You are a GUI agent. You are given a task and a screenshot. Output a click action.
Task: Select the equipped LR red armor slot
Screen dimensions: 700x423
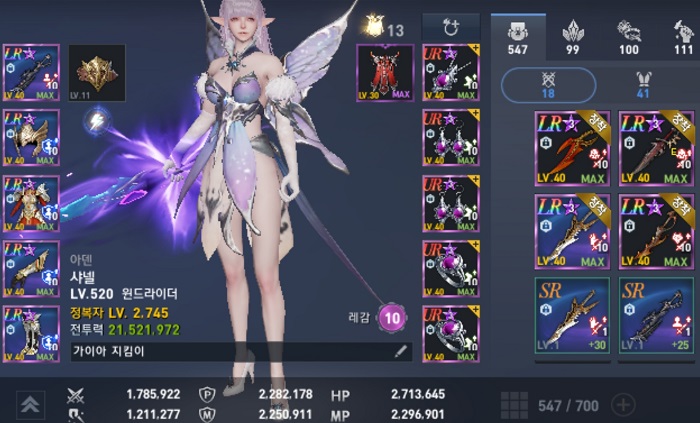(31, 201)
